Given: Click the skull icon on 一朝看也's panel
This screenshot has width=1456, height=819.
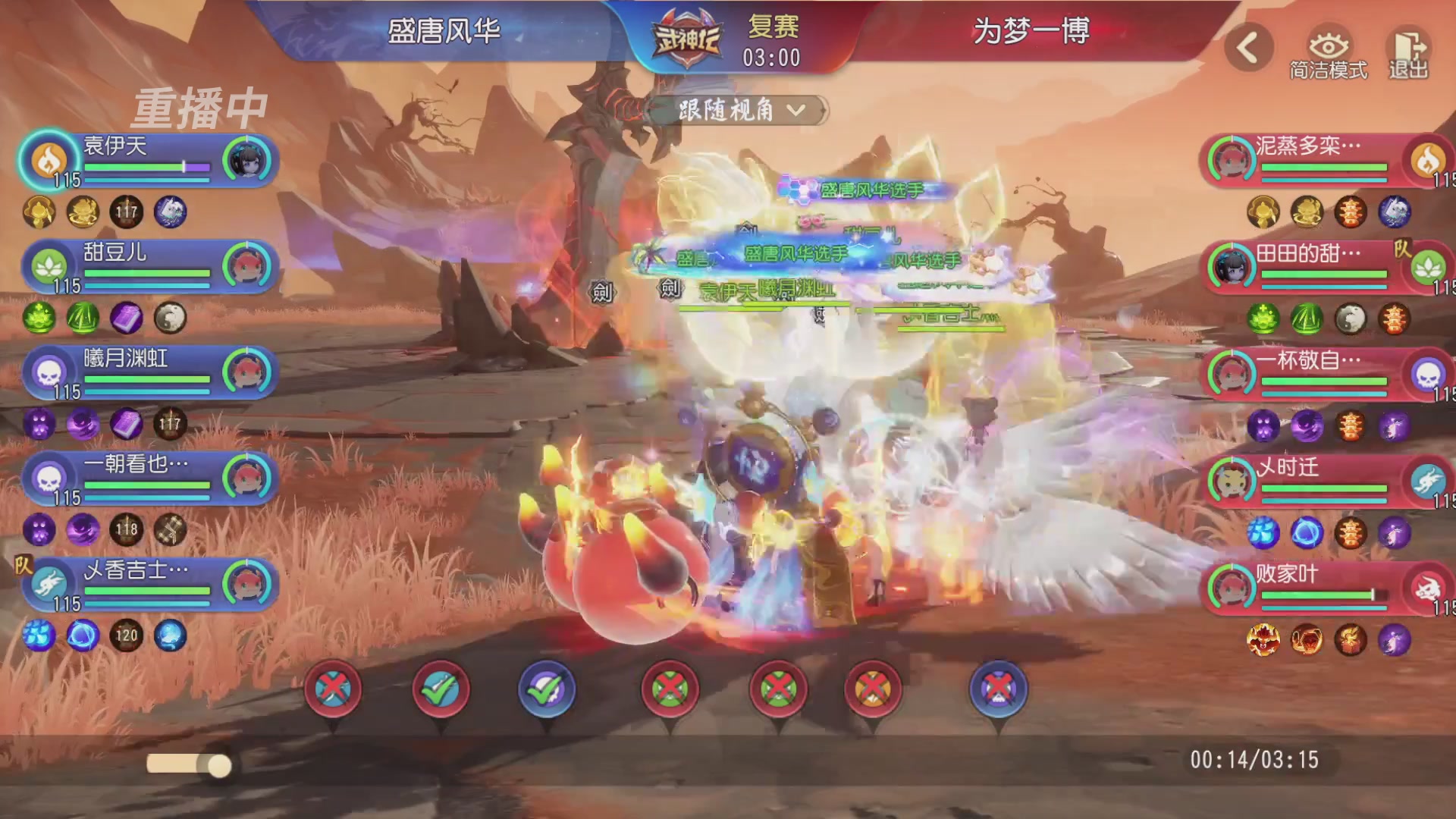Looking at the screenshot, I should coord(49,479).
